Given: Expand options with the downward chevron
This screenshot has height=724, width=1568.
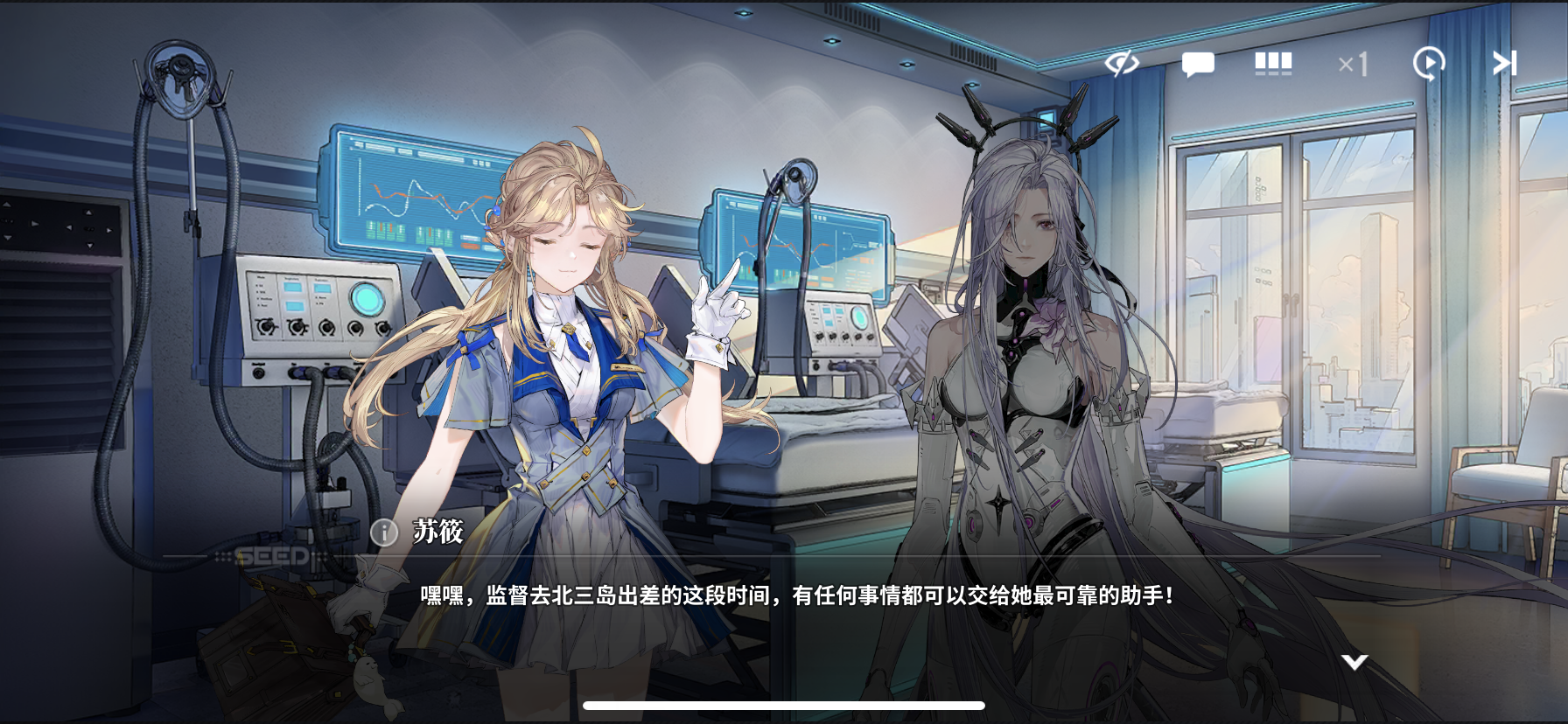Looking at the screenshot, I should (x=1354, y=664).
